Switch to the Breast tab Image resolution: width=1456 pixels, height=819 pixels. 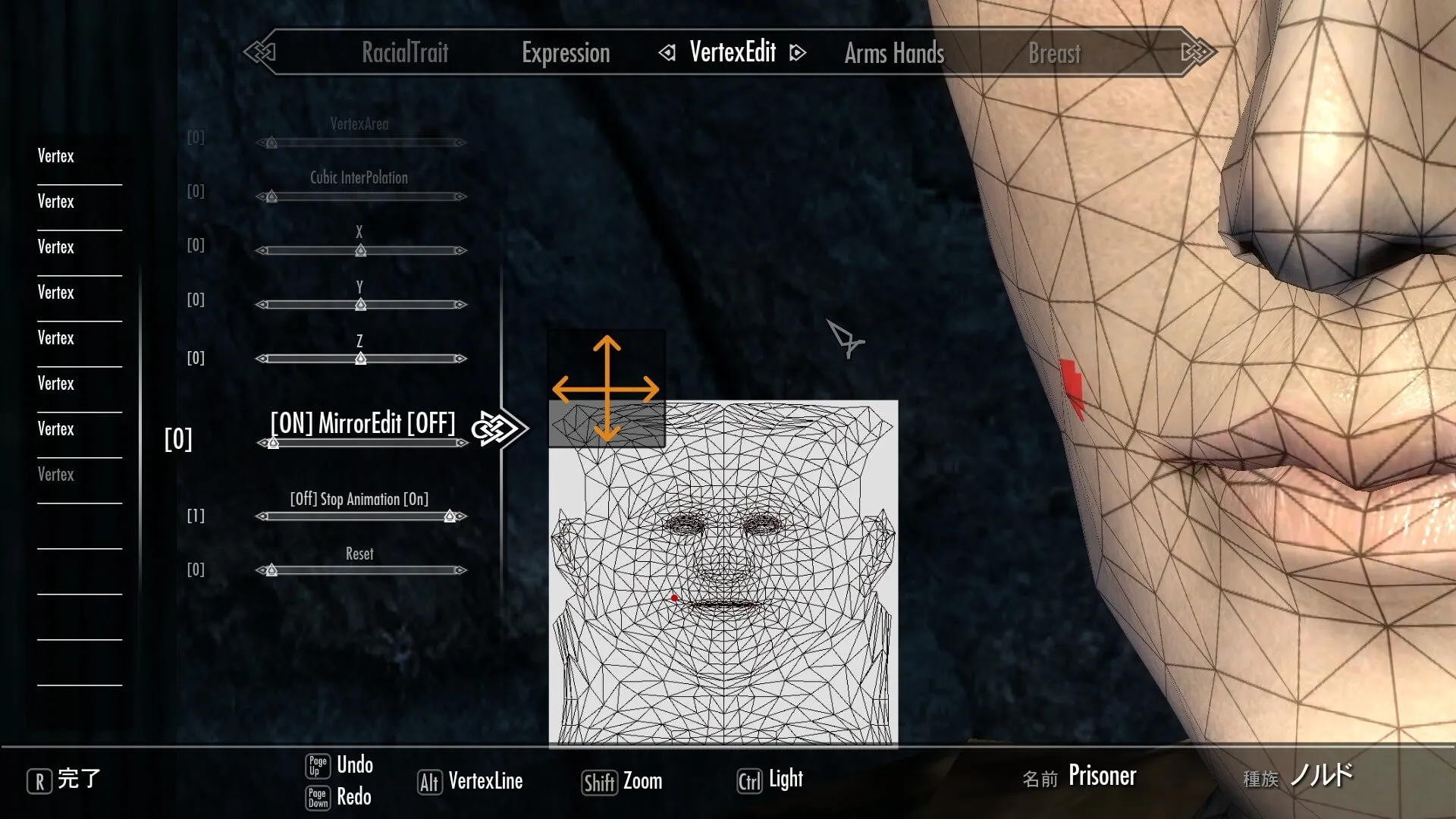pyautogui.click(x=1054, y=53)
